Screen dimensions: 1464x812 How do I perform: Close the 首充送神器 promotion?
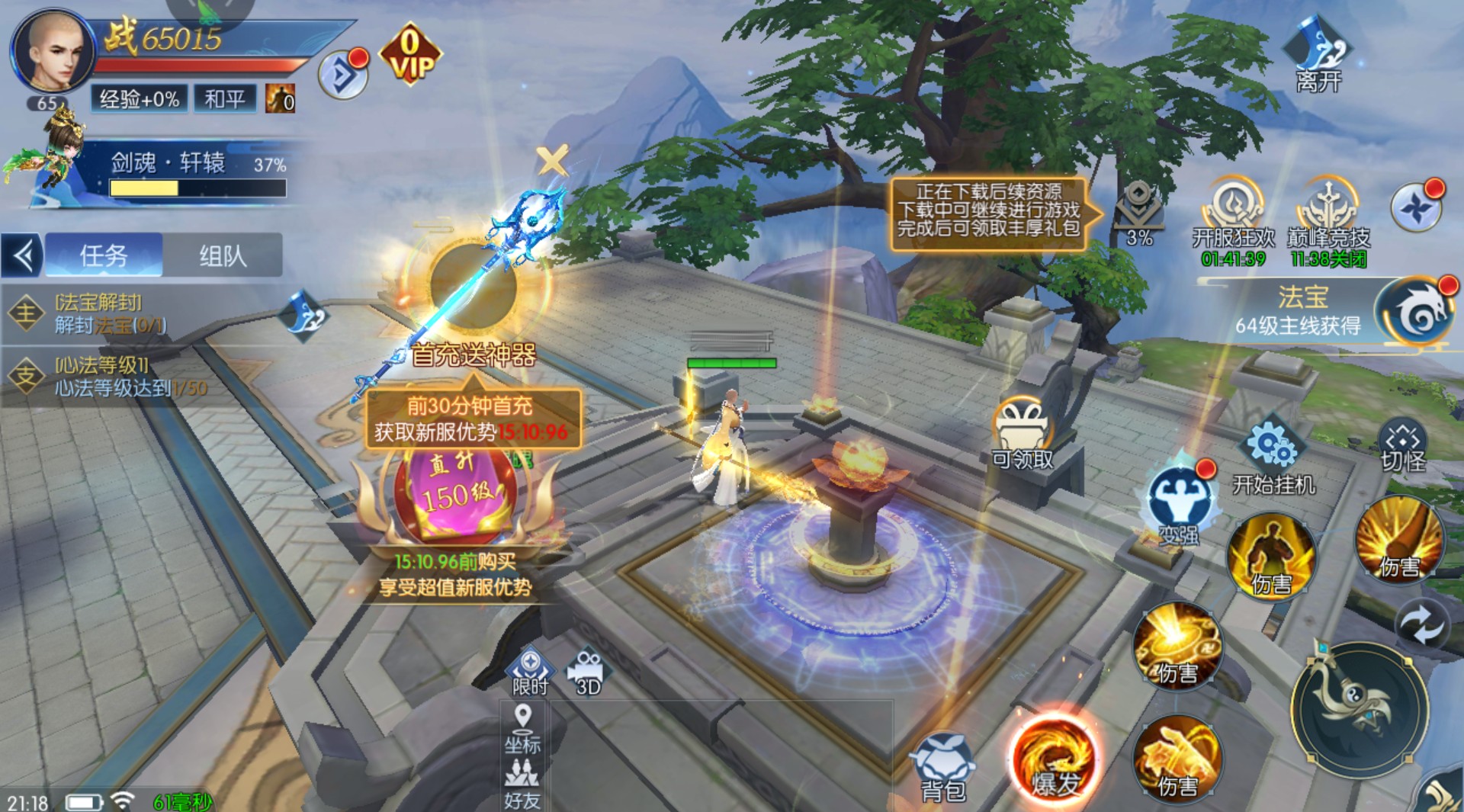pyautogui.click(x=552, y=161)
